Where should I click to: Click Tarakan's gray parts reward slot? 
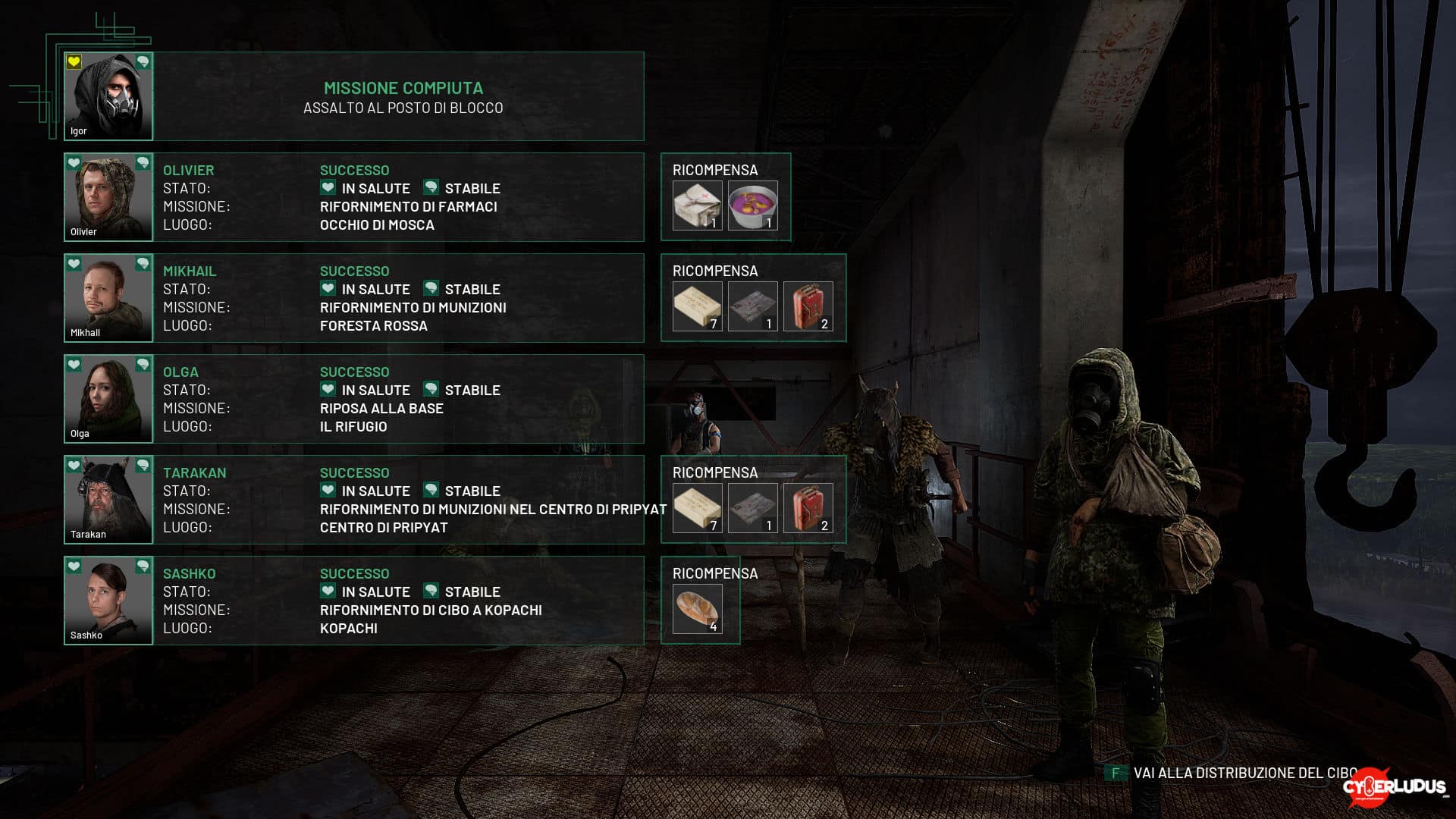point(752,507)
